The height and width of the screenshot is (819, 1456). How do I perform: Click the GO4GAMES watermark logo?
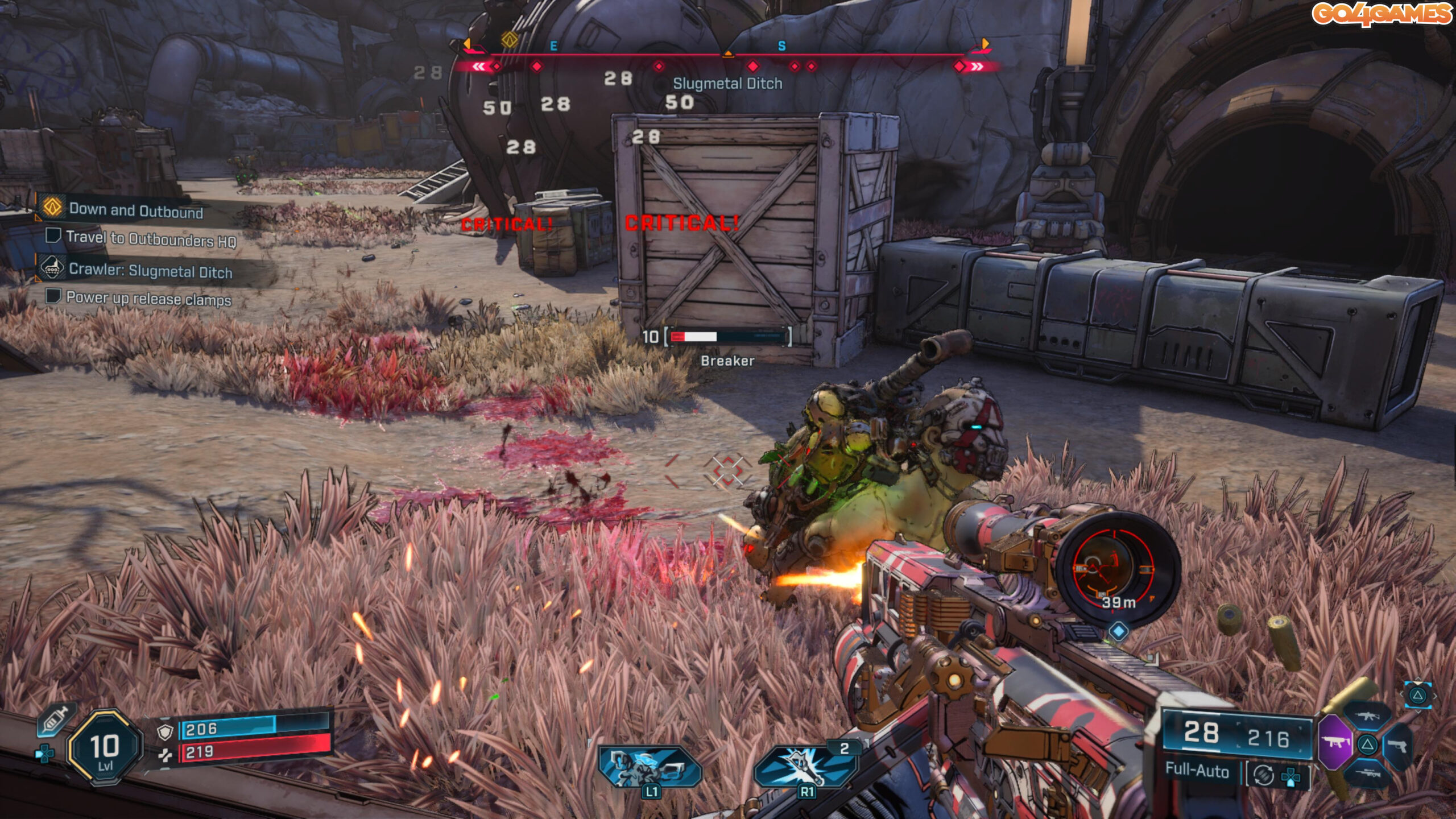[x=1382, y=14]
